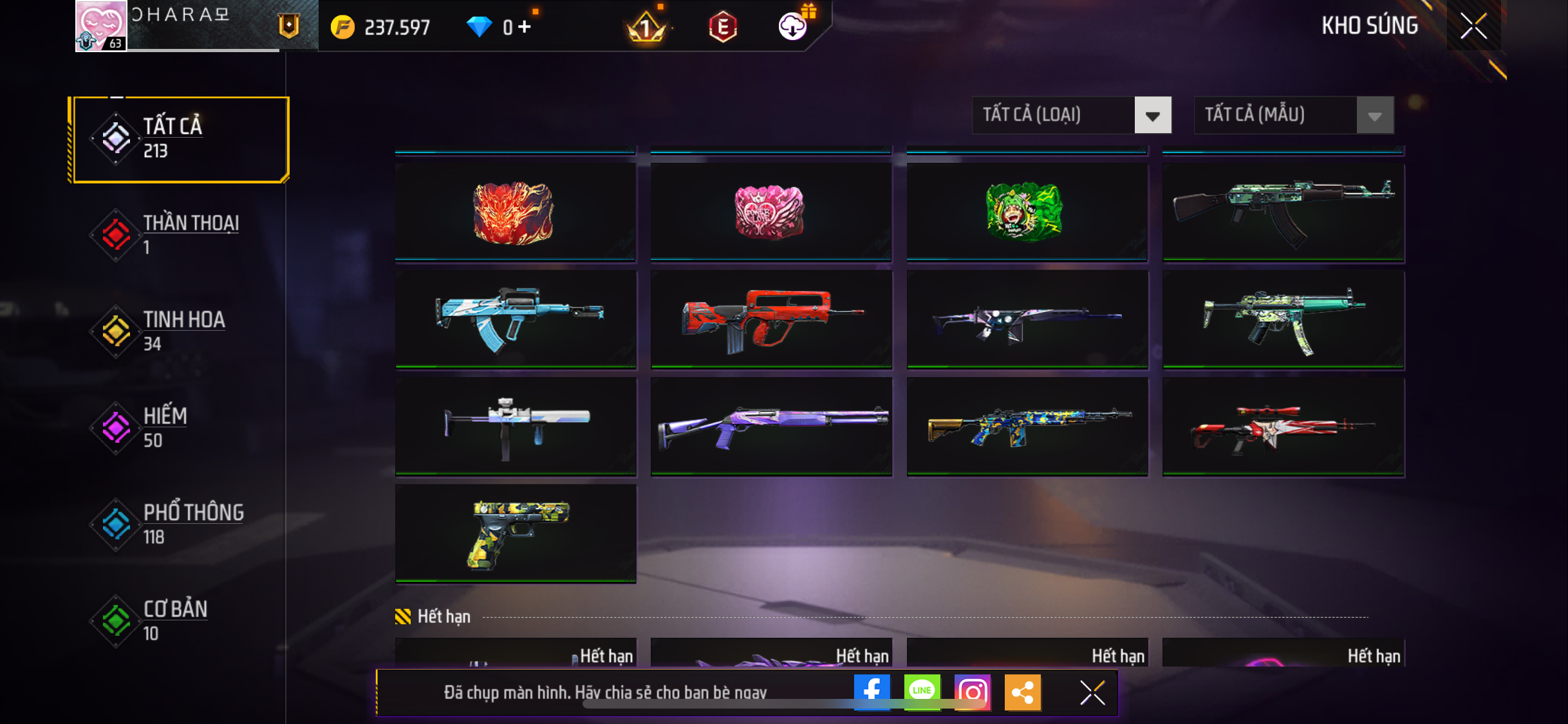The height and width of the screenshot is (724, 1568).
Task: Open the Tất Cả (Mẫu) dropdown
Action: (1294, 115)
